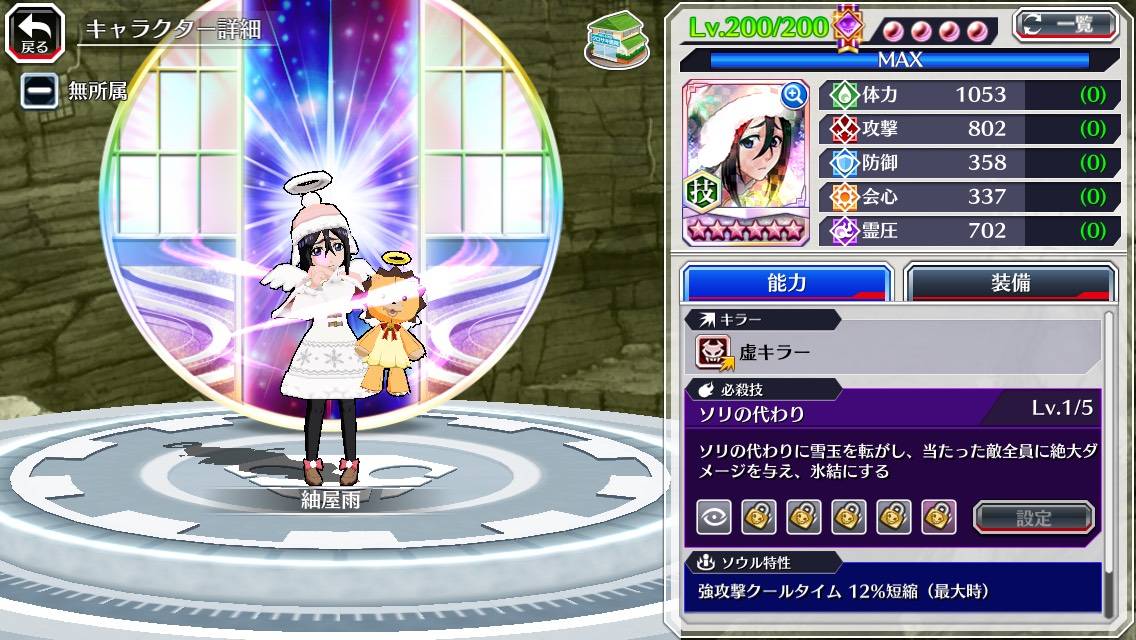Open the 設定 special move settings
This screenshot has width=1136, height=640.
[x=1034, y=517]
